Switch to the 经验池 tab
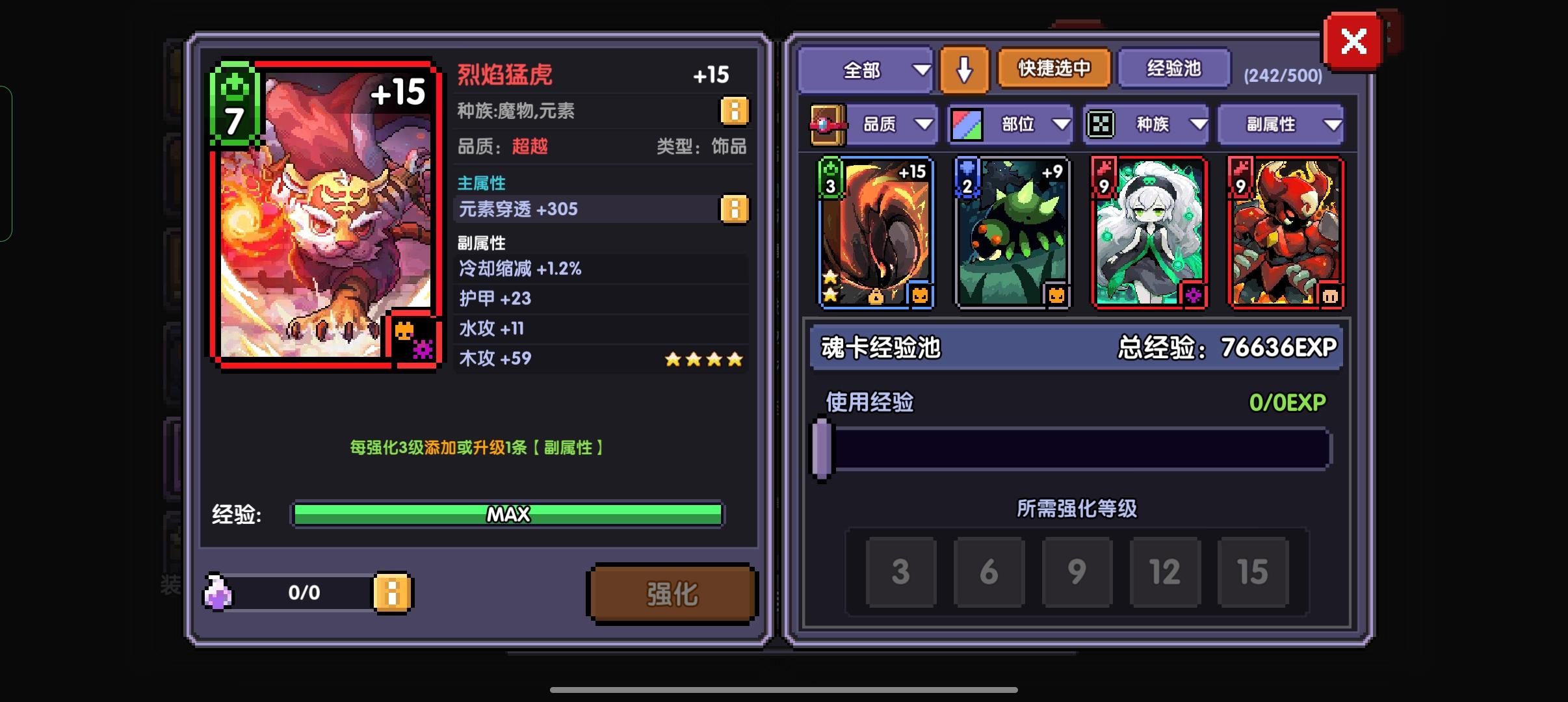 point(1174,70)
